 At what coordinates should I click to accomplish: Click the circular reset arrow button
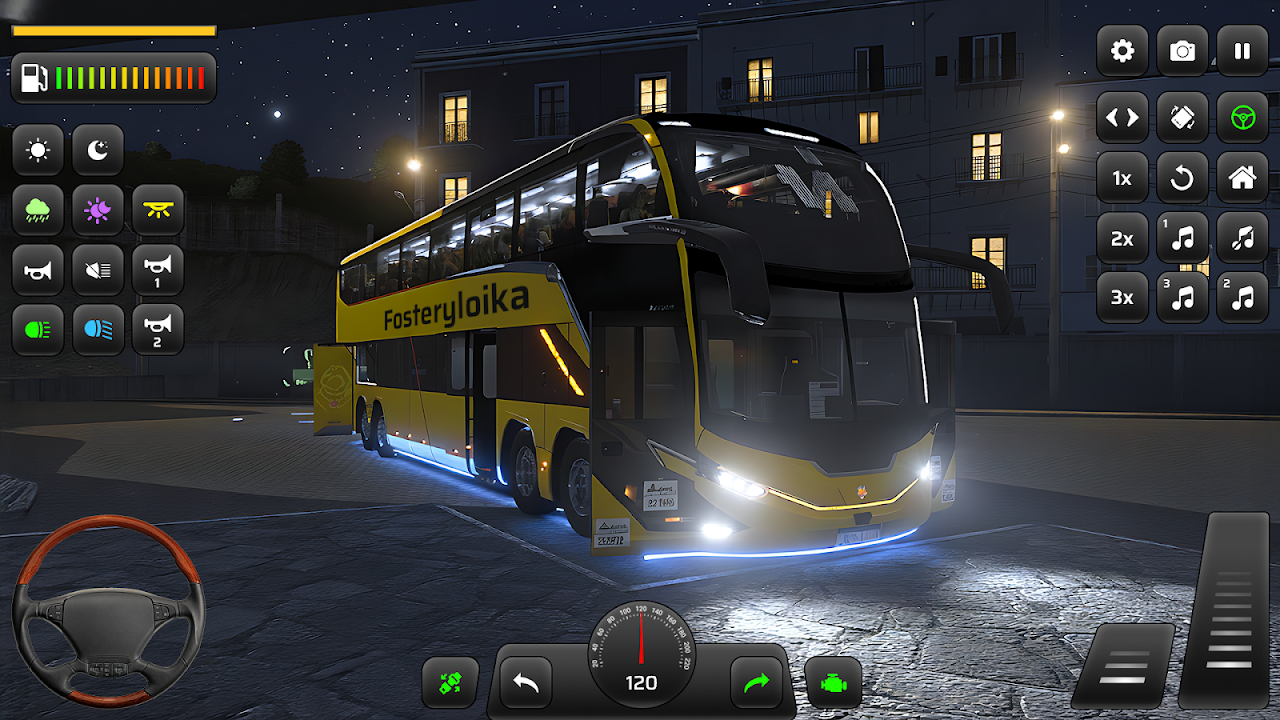pyautogui.click(x=1182, y=178)
